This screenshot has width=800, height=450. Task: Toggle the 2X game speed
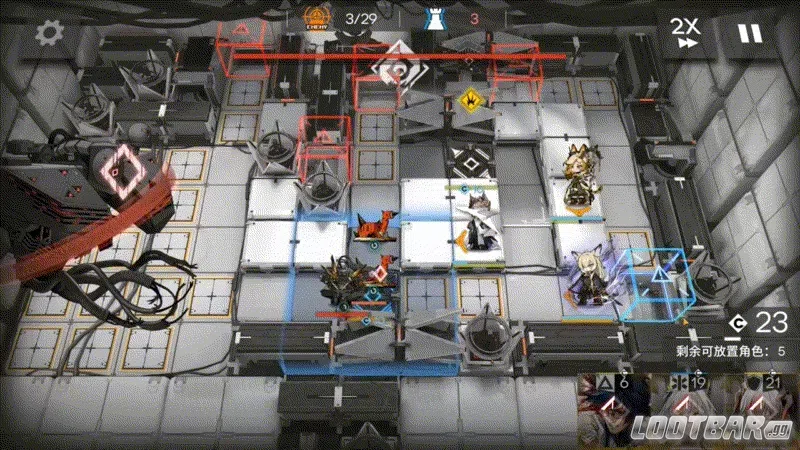[x=684, y=33]
